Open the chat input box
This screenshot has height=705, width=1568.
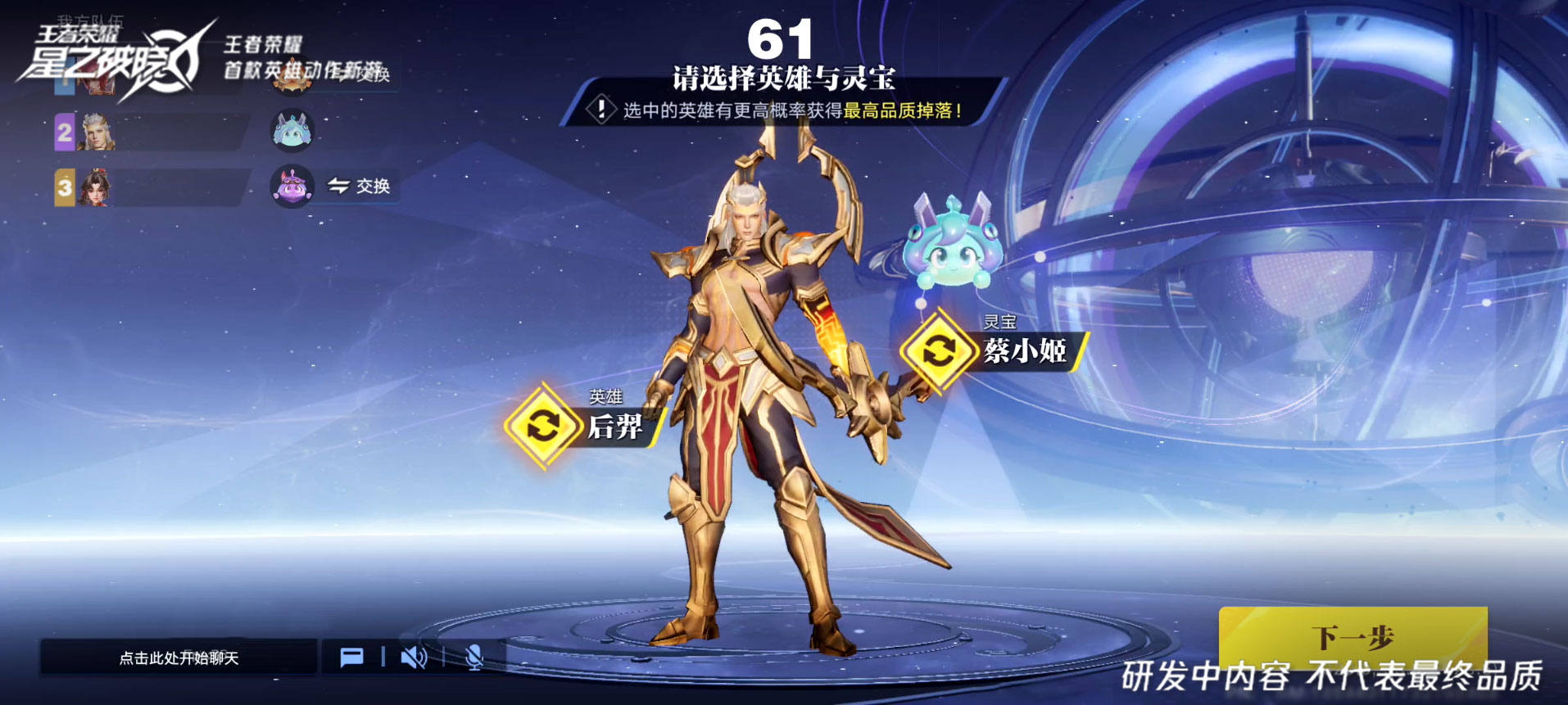click(179, 658)
